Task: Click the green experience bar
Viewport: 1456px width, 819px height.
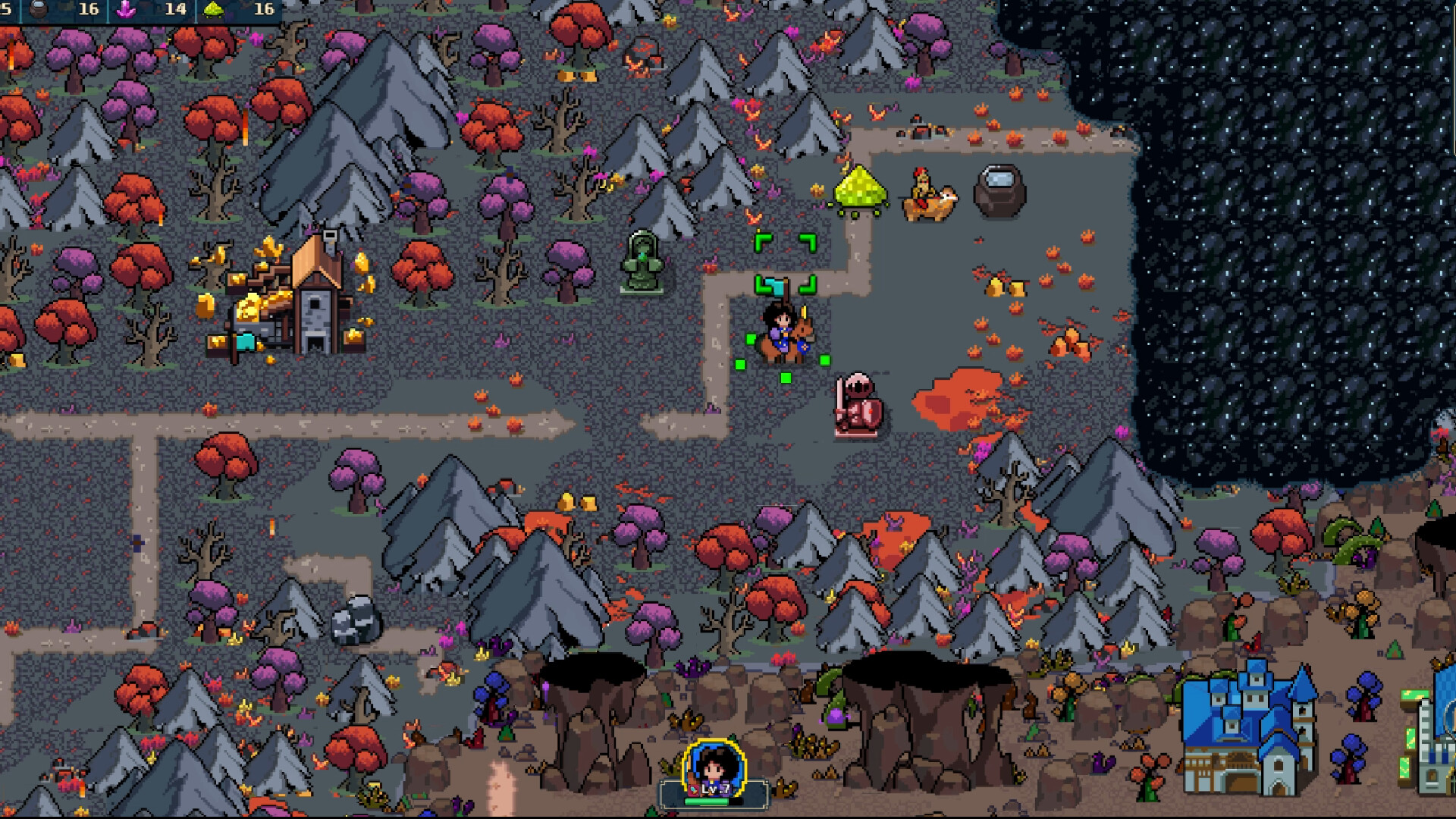Action: (706, 802)
